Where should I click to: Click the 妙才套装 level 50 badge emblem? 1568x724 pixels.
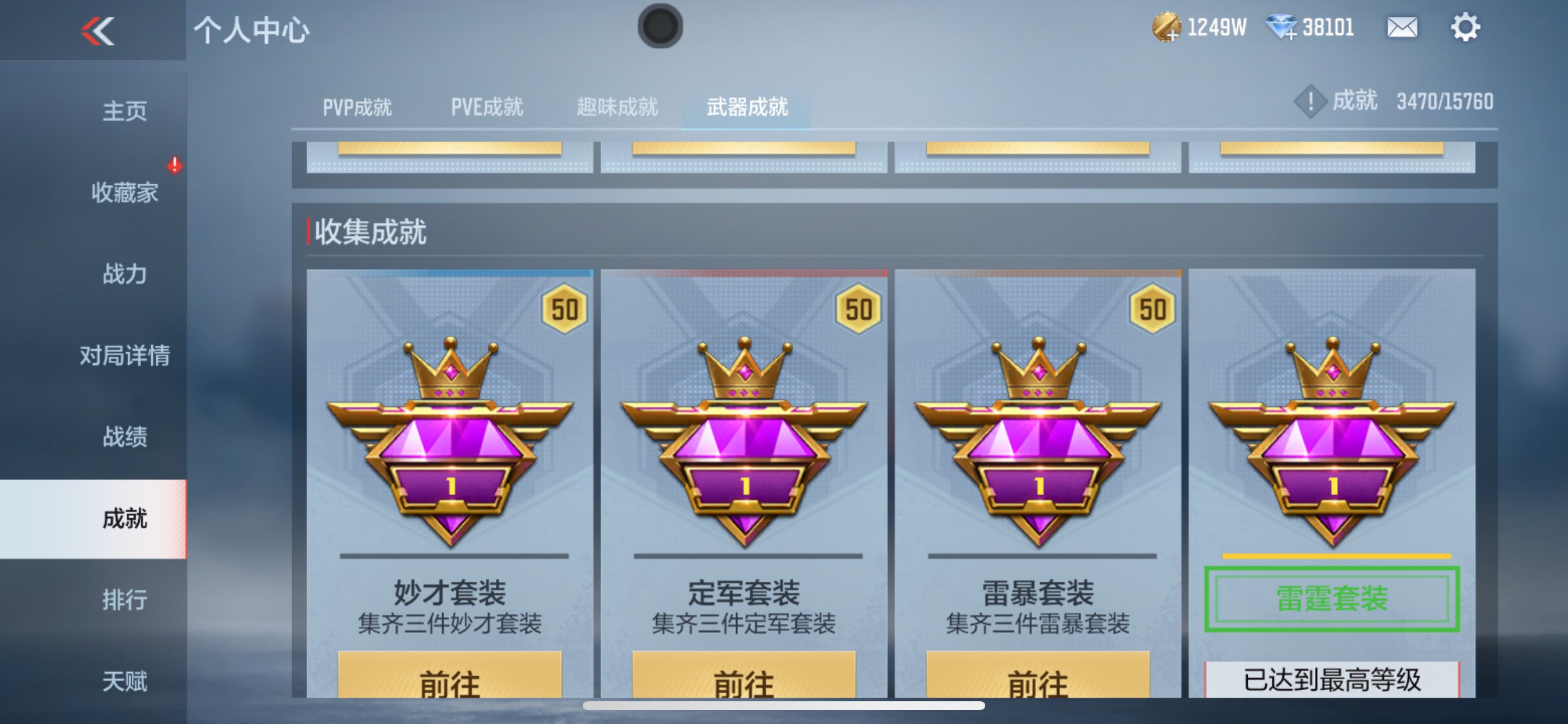[x=450, y=447]
